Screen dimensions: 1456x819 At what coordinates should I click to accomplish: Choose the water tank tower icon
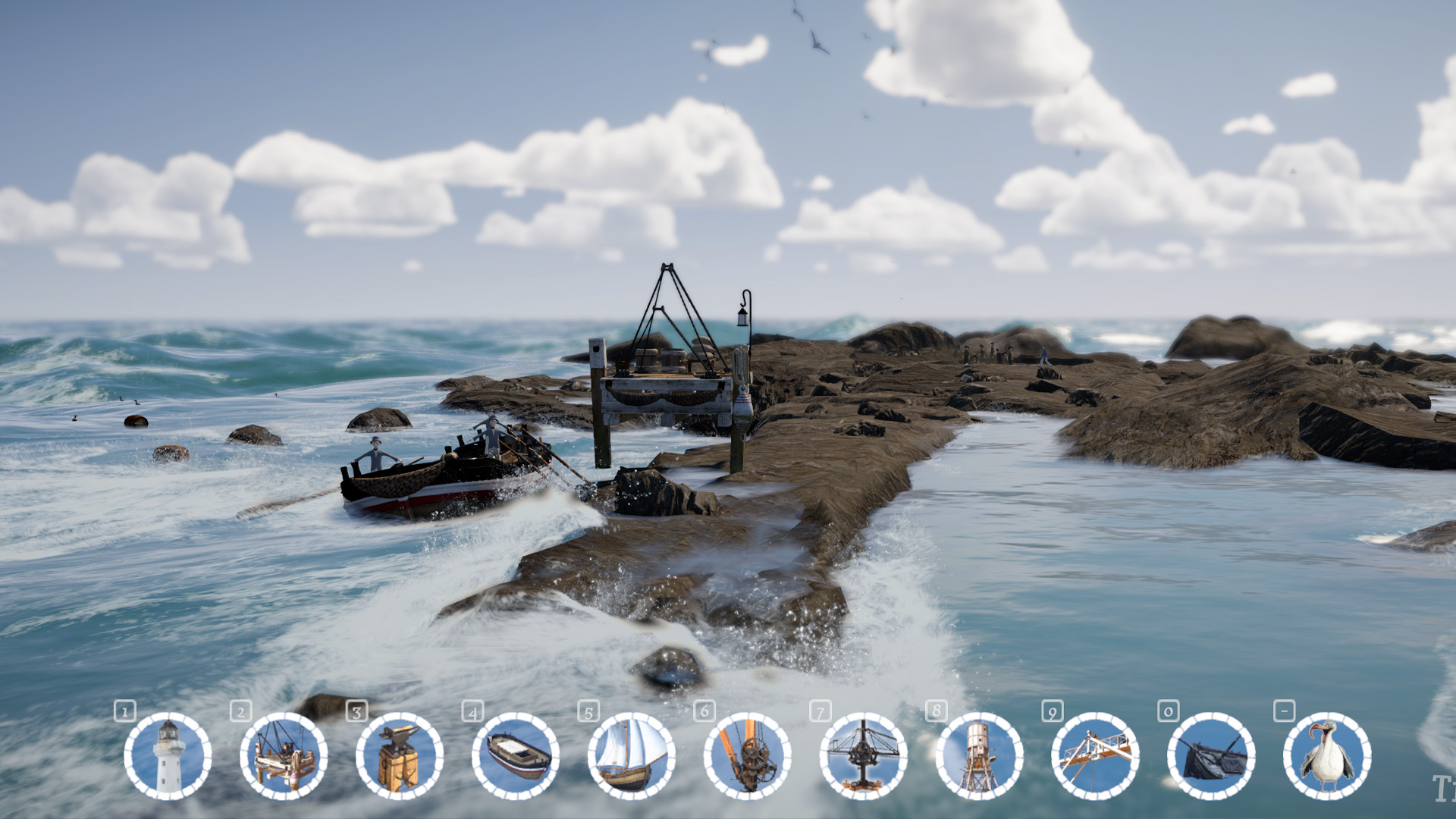[979, 756]
